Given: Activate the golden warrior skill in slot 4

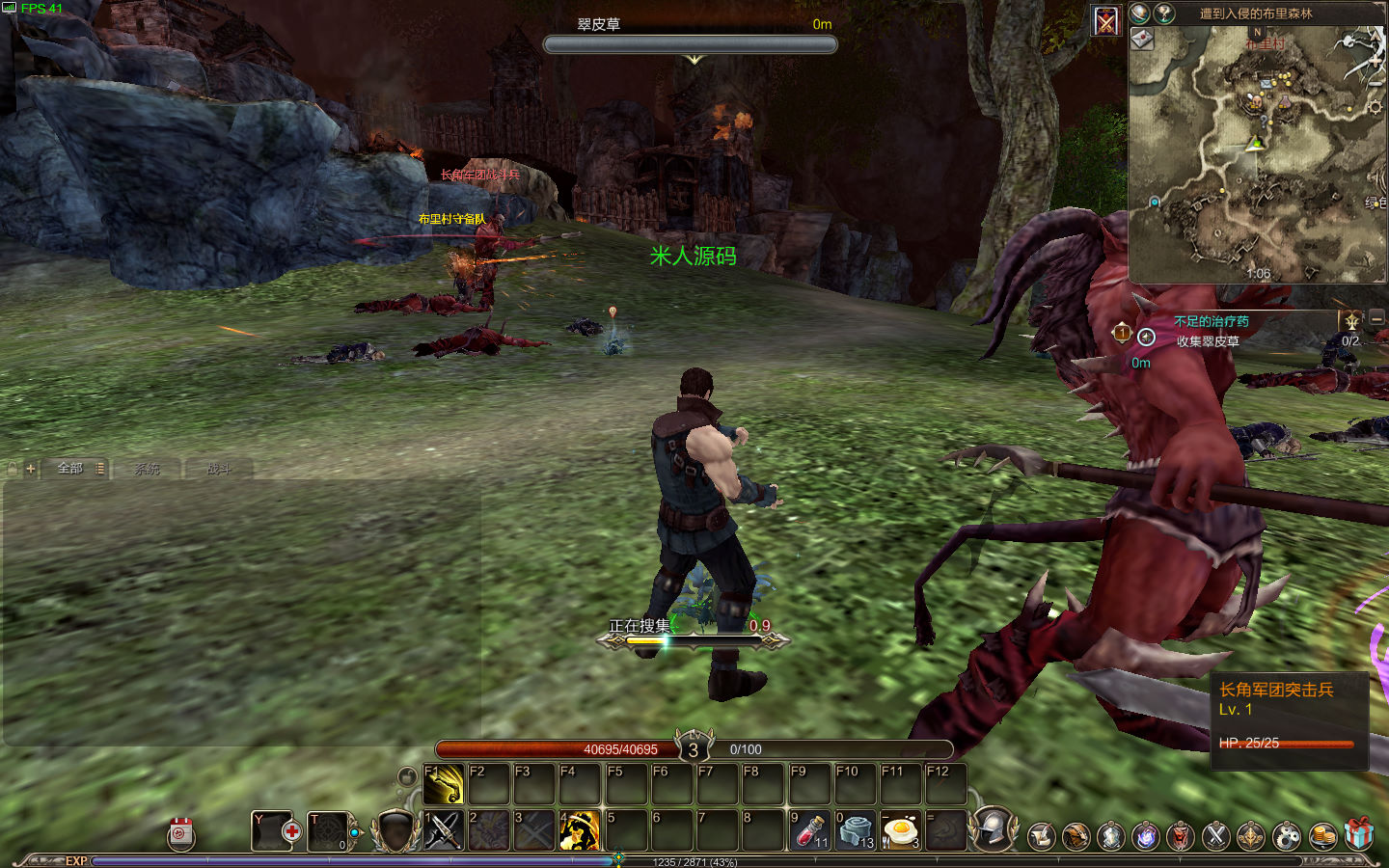Looking at the screenshot, I should pos(580,830).
